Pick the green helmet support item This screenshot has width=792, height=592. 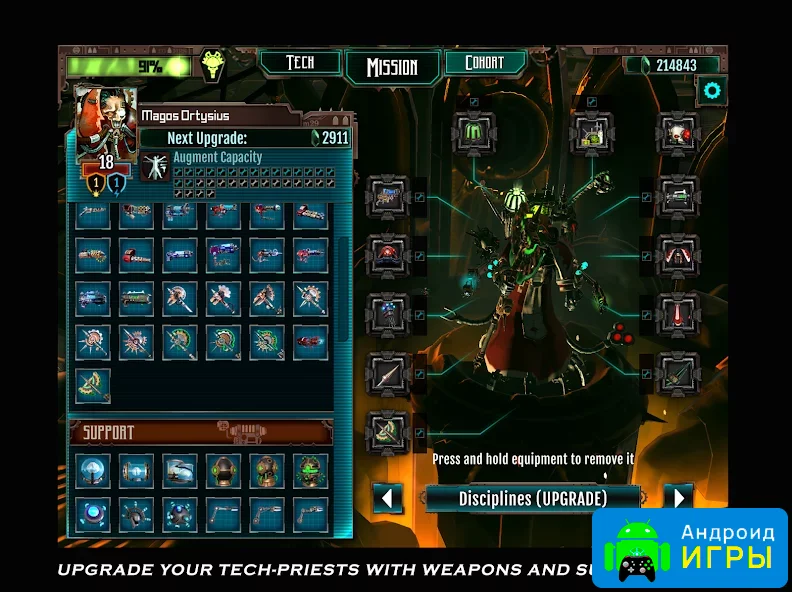click(x=224, y=470)
